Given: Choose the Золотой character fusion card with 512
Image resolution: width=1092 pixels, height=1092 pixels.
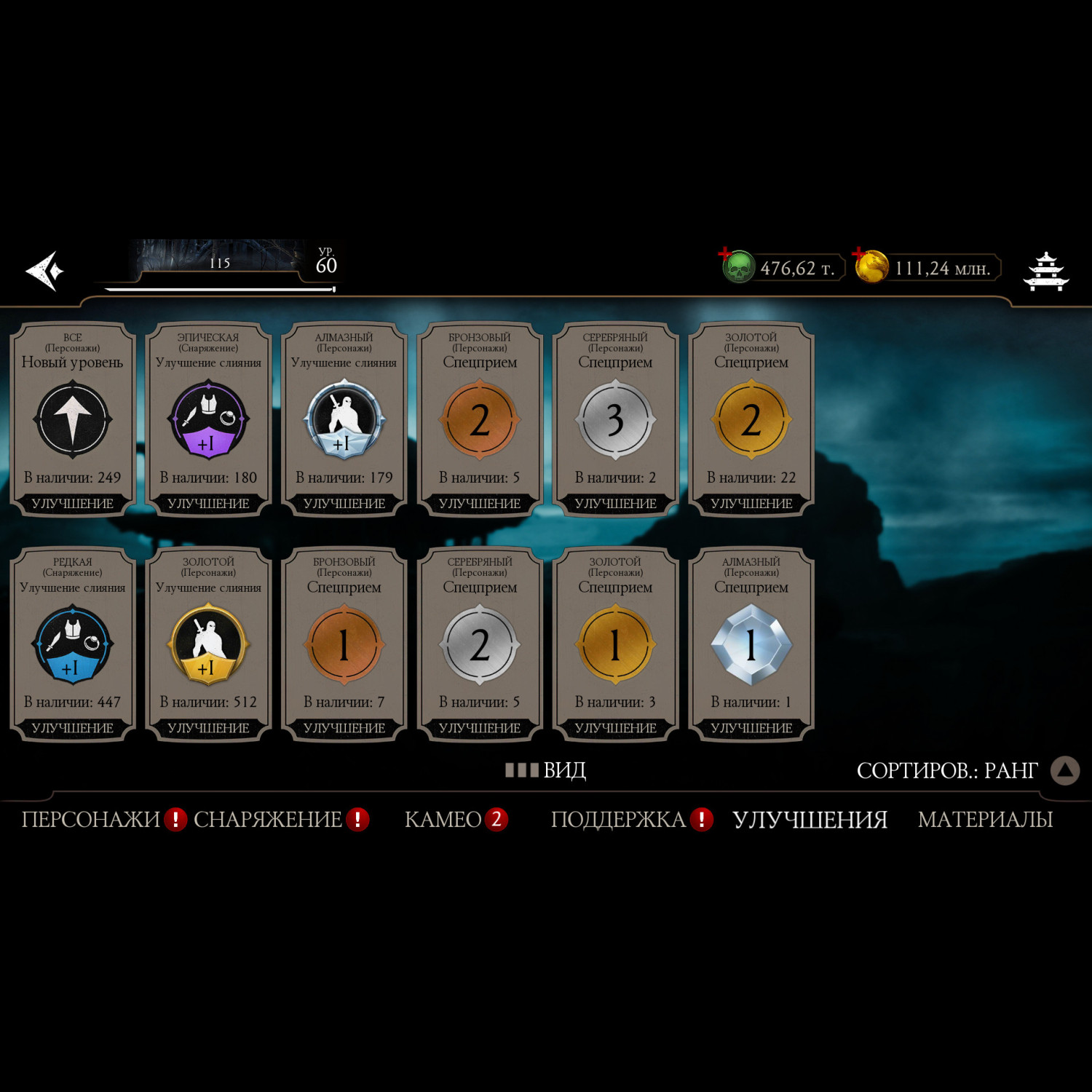Looking at the screenshot, I should 208,644.
